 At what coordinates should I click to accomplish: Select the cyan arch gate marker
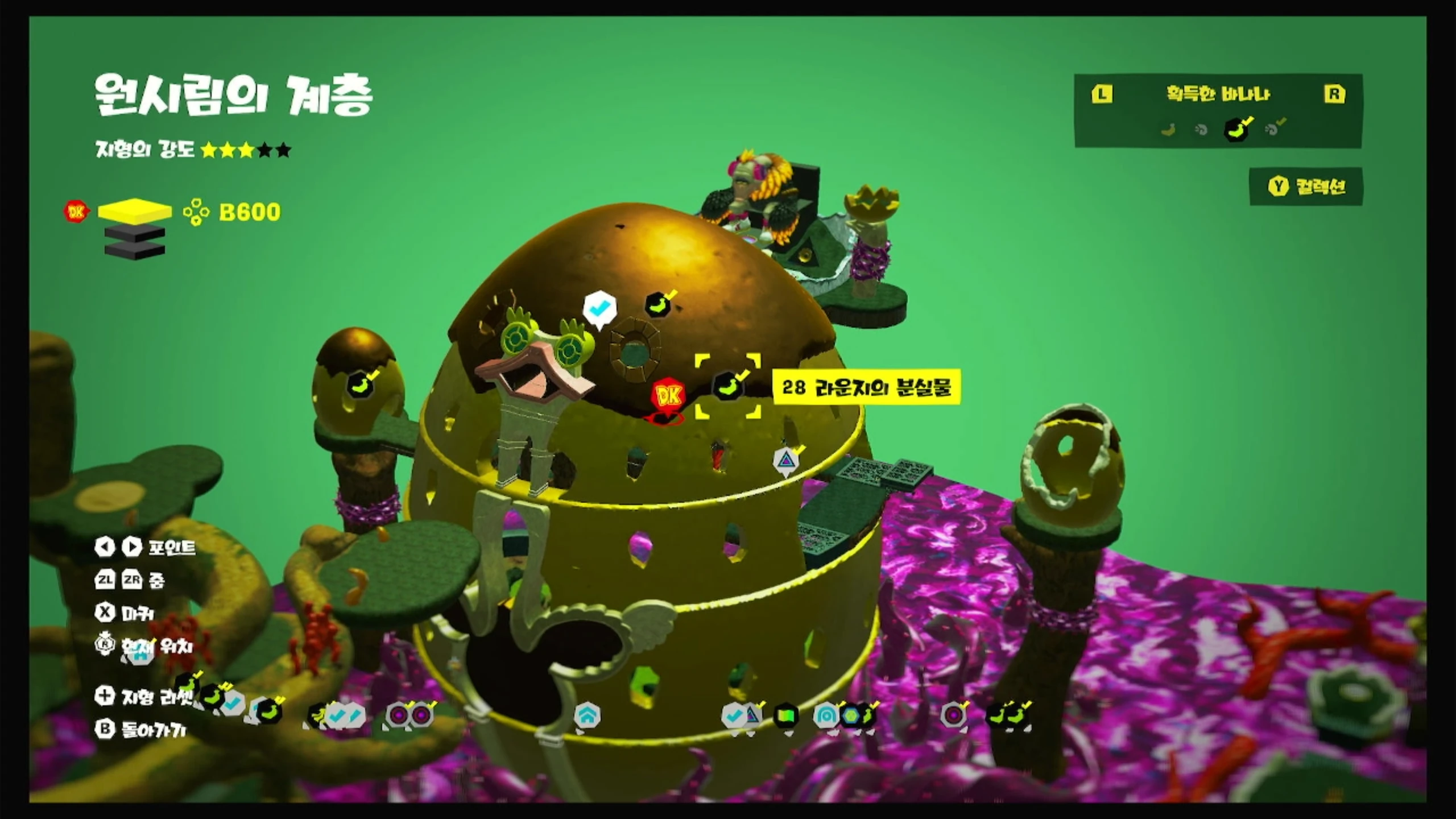[825, 716]
